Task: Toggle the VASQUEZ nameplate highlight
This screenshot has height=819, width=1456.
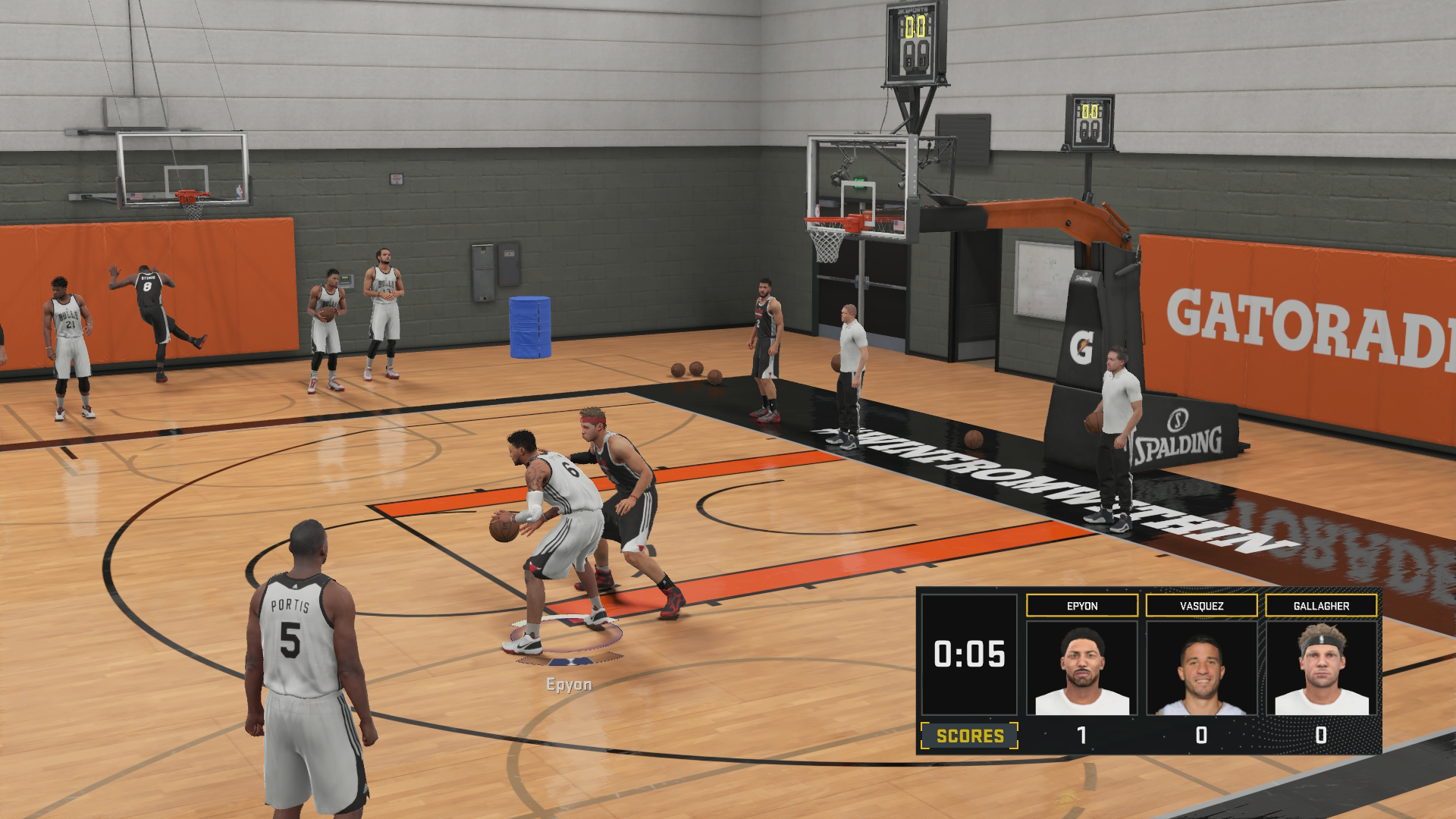Action: coord(1202,605)
